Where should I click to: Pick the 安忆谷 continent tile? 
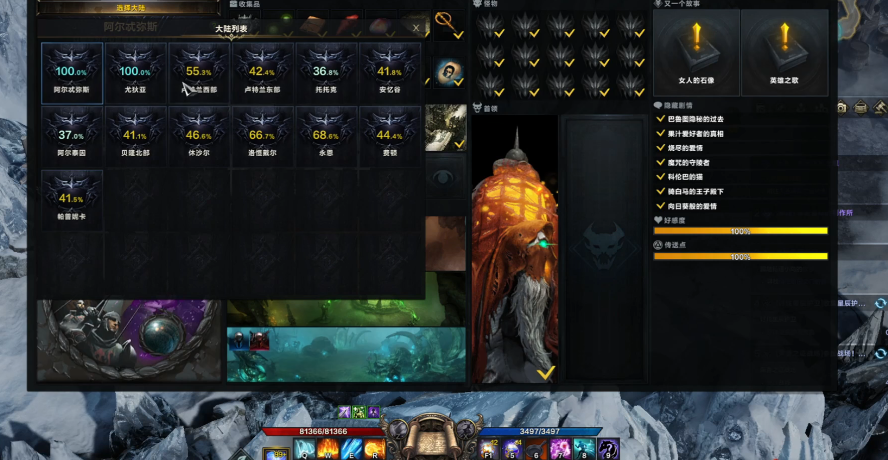tap(390, 73)
